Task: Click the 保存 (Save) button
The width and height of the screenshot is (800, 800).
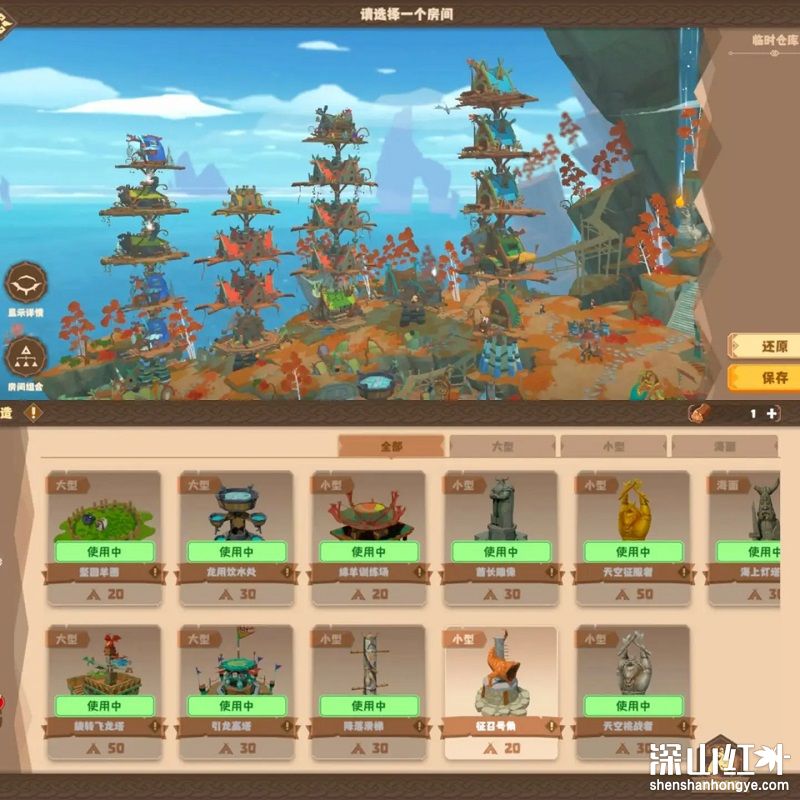Action: tap(768, 378)
